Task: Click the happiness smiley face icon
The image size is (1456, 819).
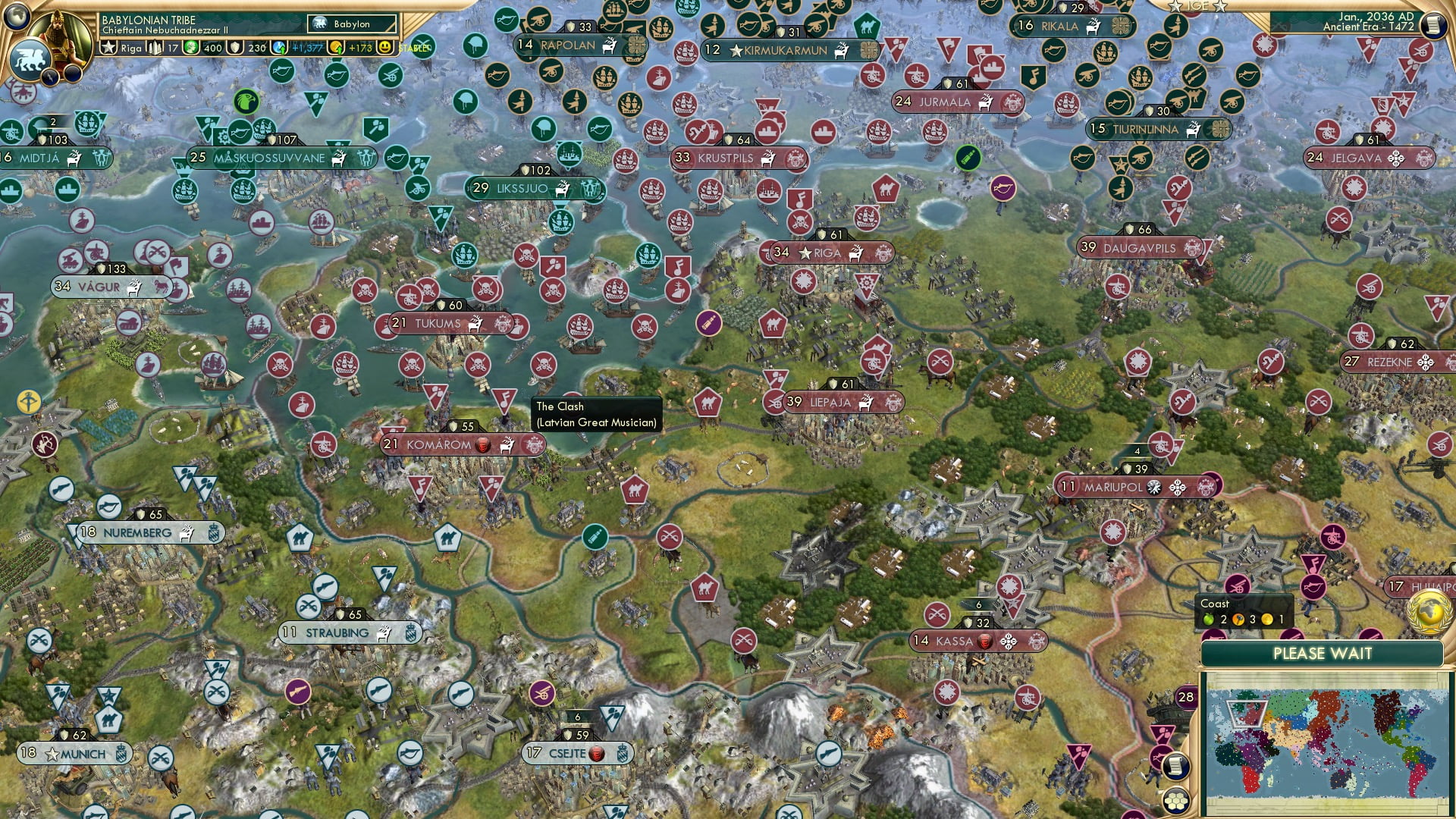Action: click(385, 47)
